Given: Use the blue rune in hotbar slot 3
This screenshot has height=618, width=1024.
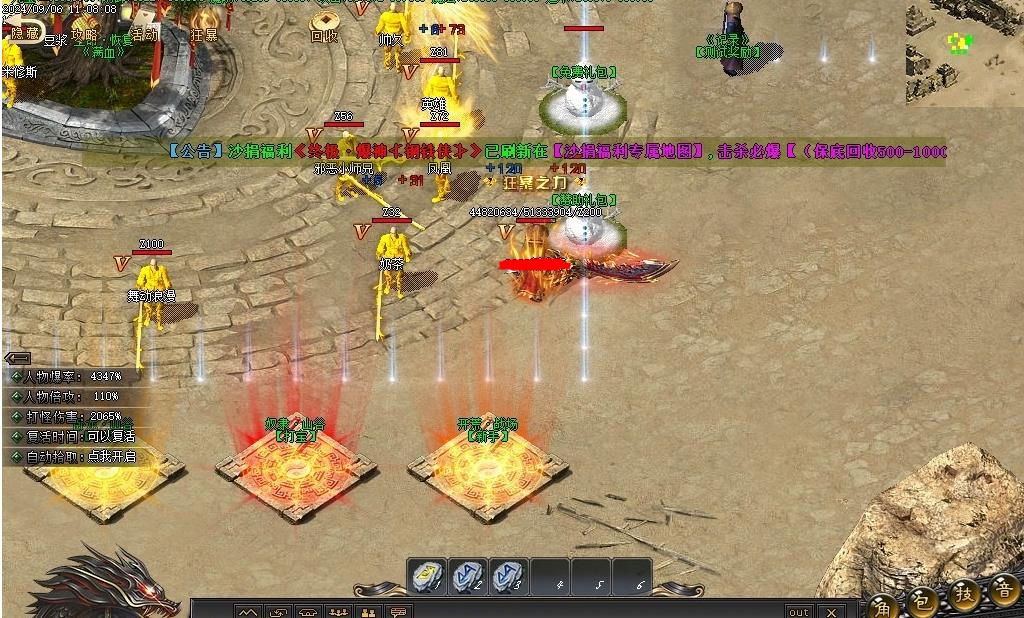Looking at the screenshot, I should click(508, 576).
